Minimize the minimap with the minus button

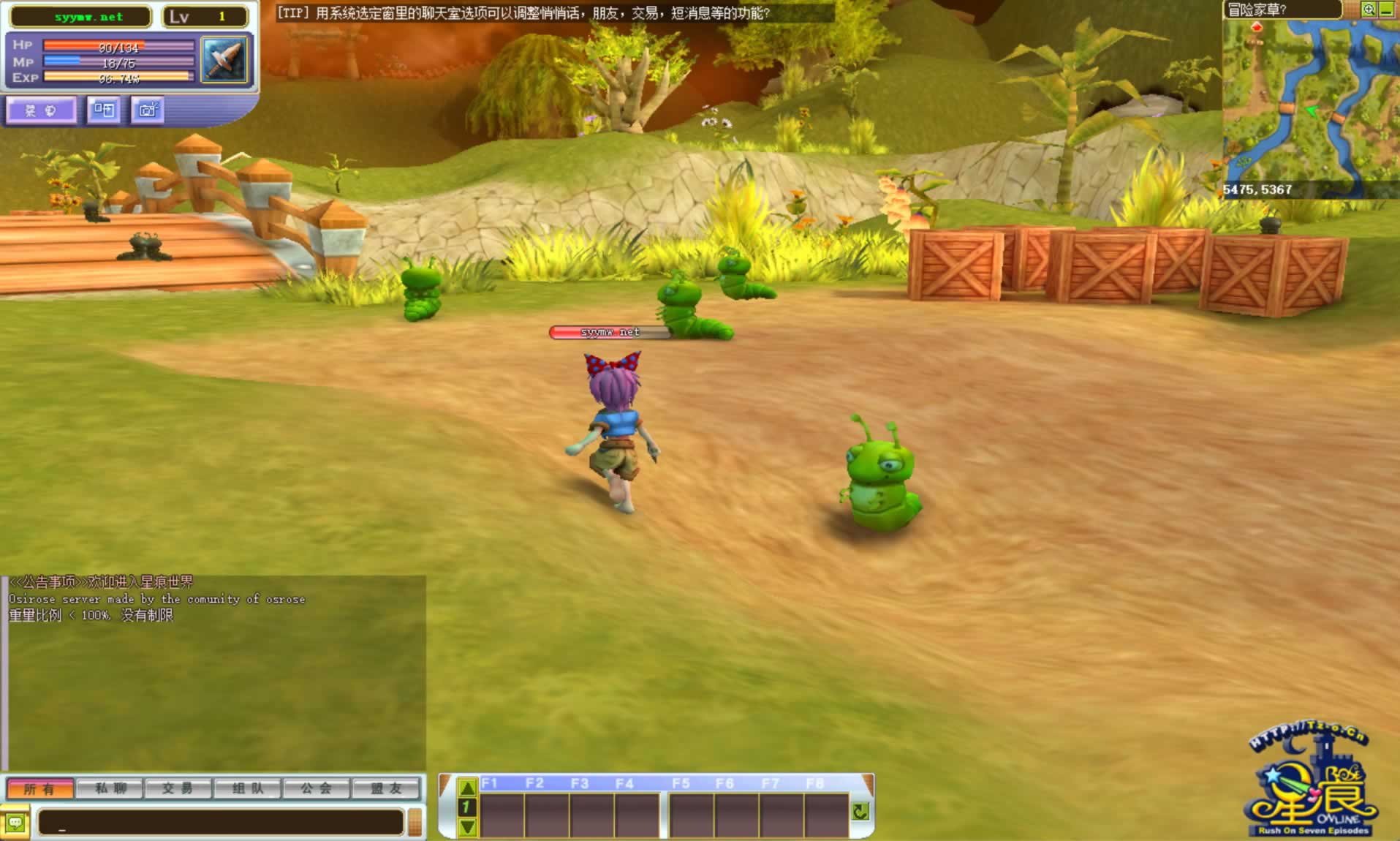click(x=1386, y=10)
